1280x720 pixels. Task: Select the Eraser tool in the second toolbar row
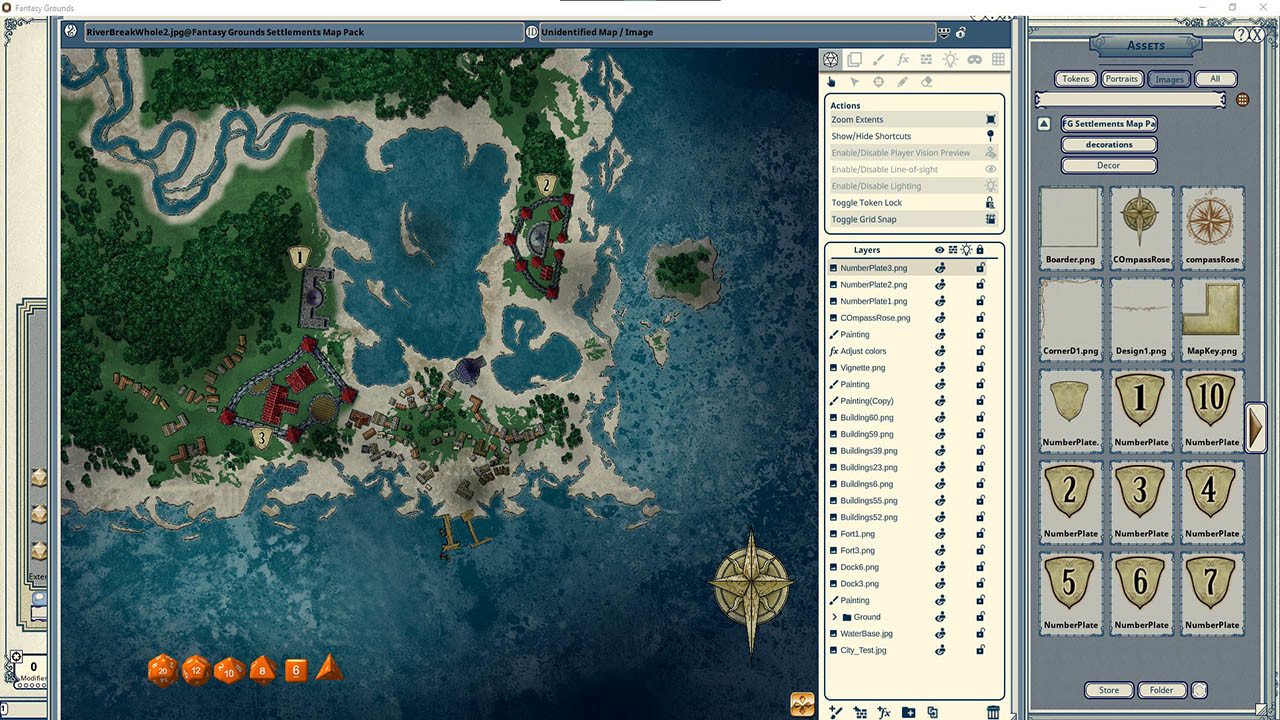click(x=927, y=81)
